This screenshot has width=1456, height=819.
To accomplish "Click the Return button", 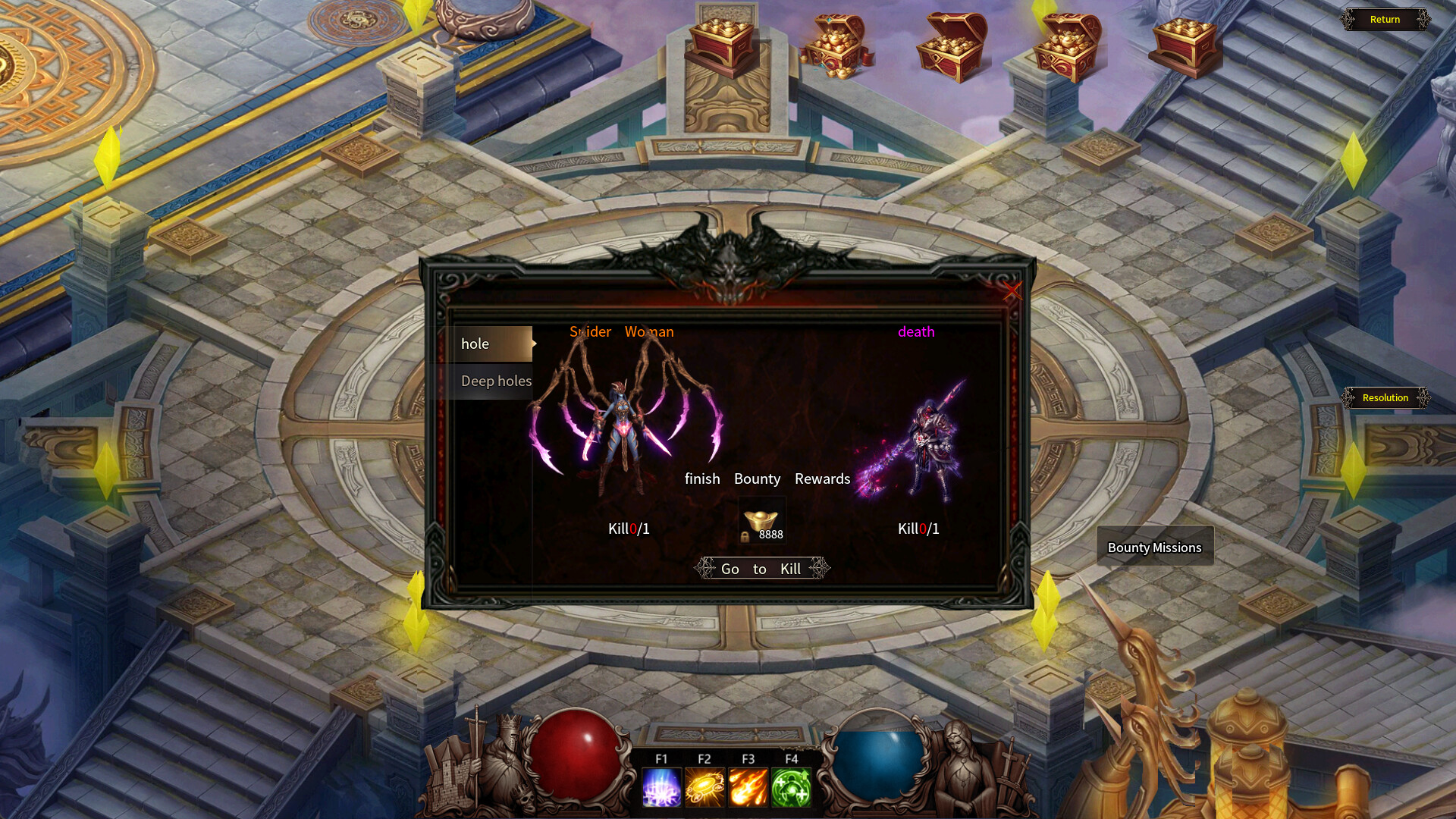I will [1385, 19].
